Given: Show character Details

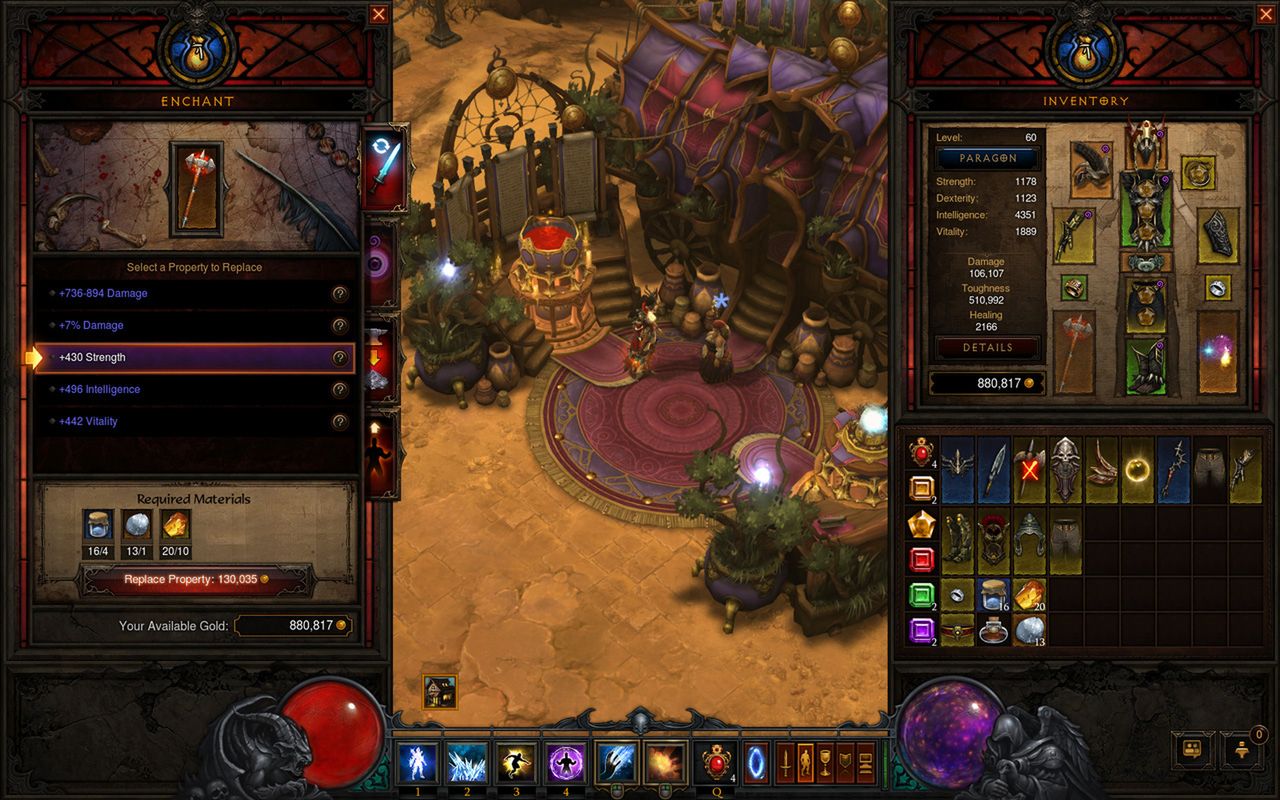Looking at the screenshot, I should 988,348.
